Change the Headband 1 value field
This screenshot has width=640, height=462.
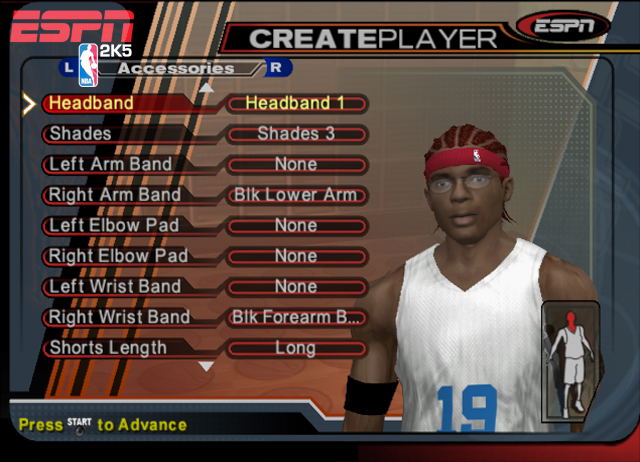pos(296,103)
